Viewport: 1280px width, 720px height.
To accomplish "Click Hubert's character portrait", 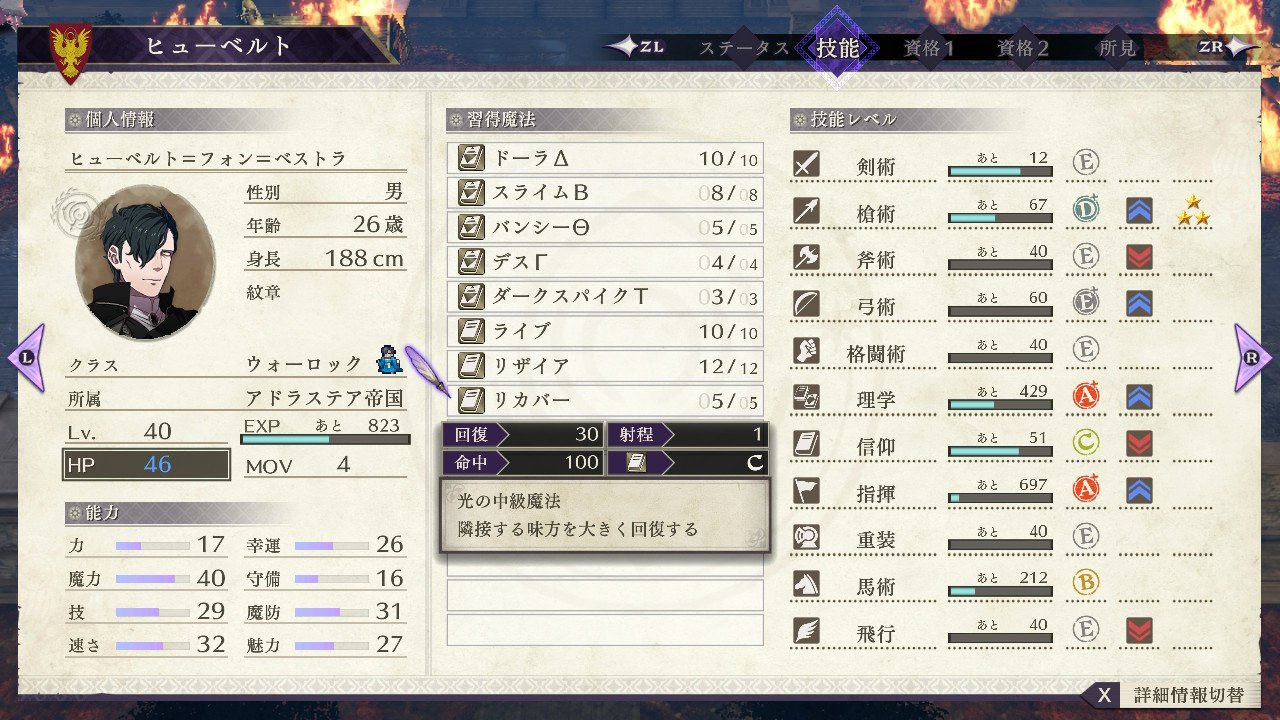I will point(144,262).
